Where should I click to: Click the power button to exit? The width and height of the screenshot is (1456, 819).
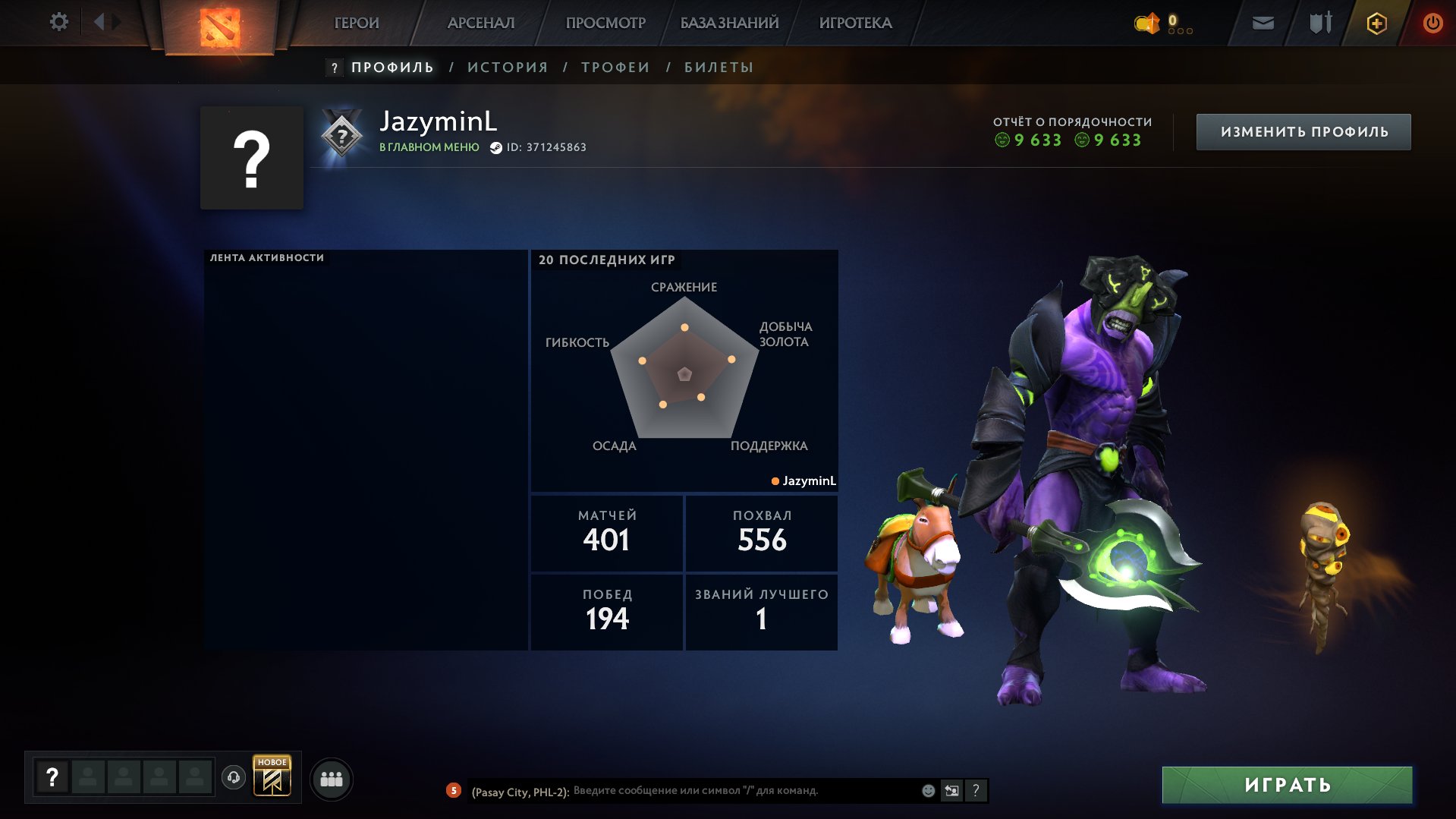pyautogui.click(x=1432, y=23)
